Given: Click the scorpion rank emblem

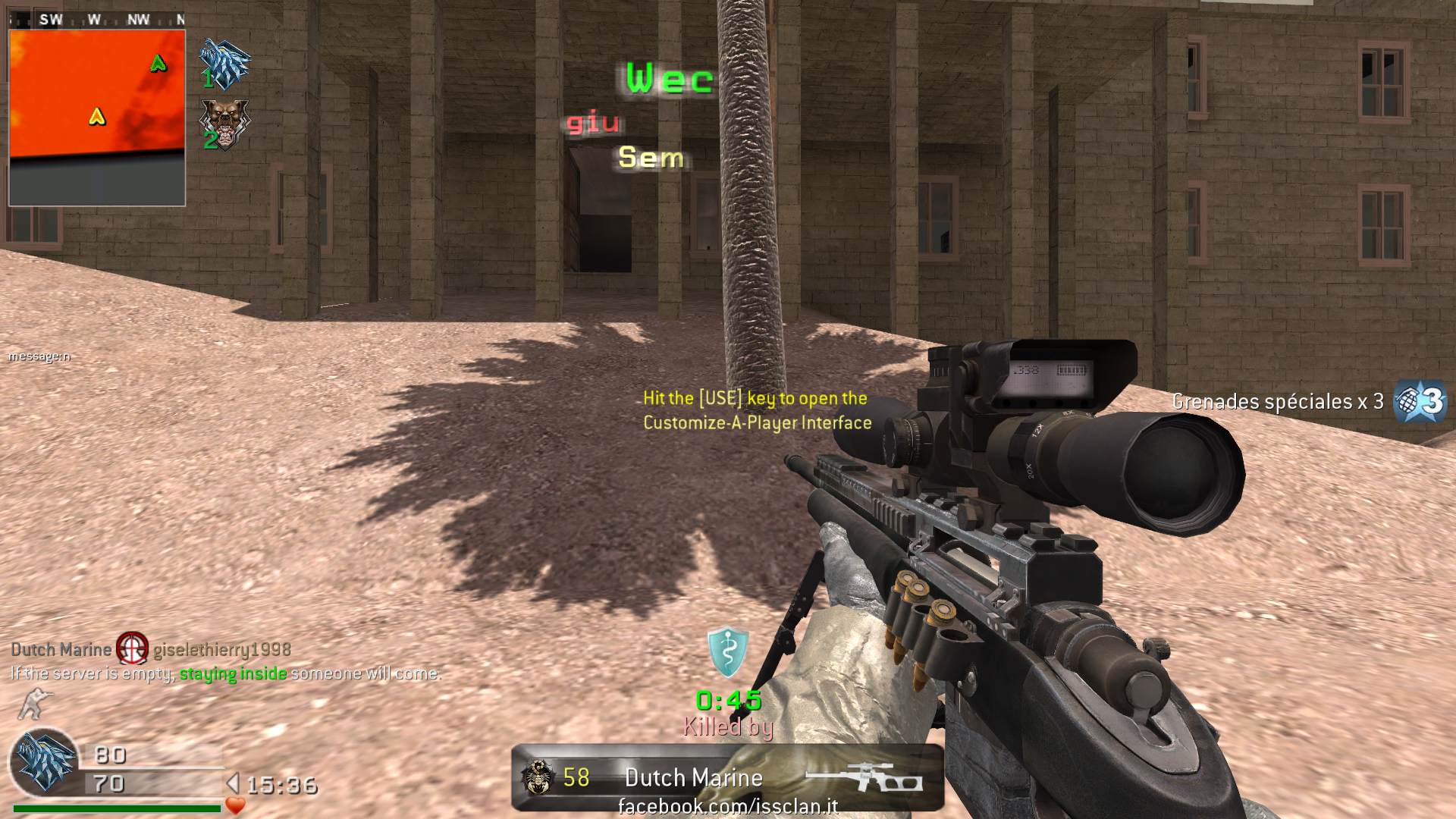Looking at the screenshot, I should tap(537, 778).
